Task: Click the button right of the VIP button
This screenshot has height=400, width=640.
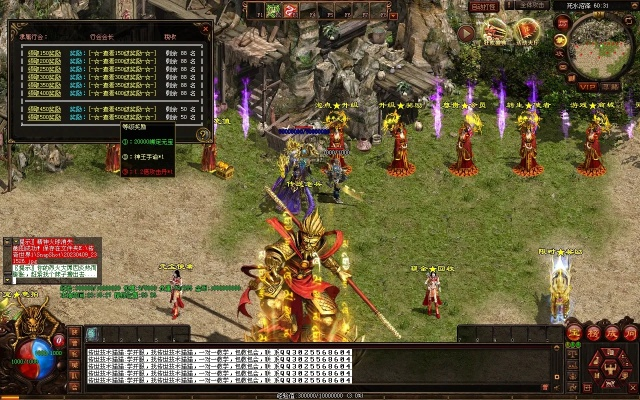Action: pos(610,86)
